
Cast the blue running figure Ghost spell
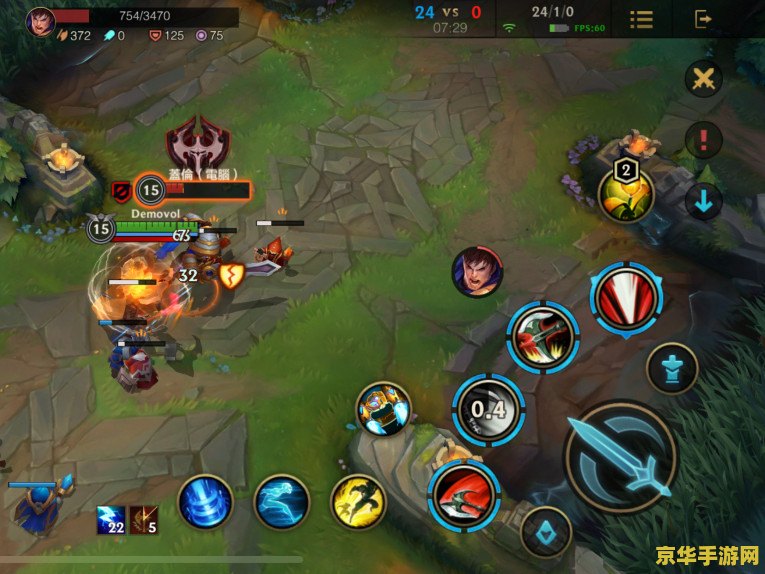click(281, 501)
